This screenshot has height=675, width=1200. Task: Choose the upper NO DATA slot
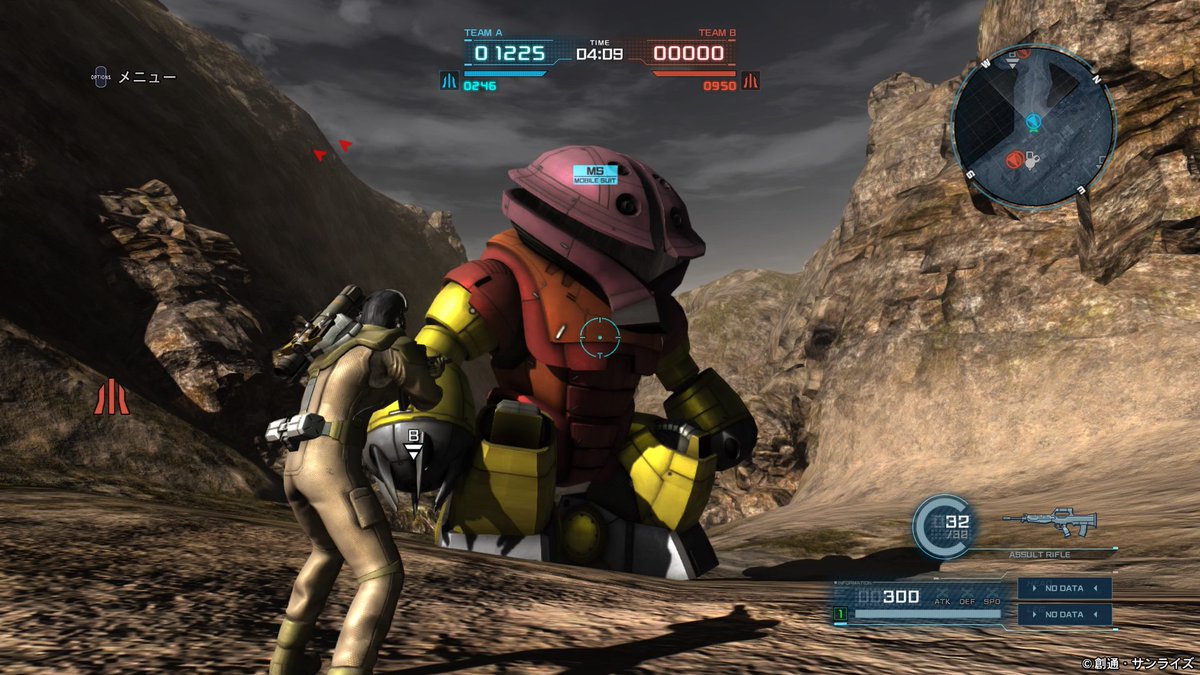point(1064,588)
